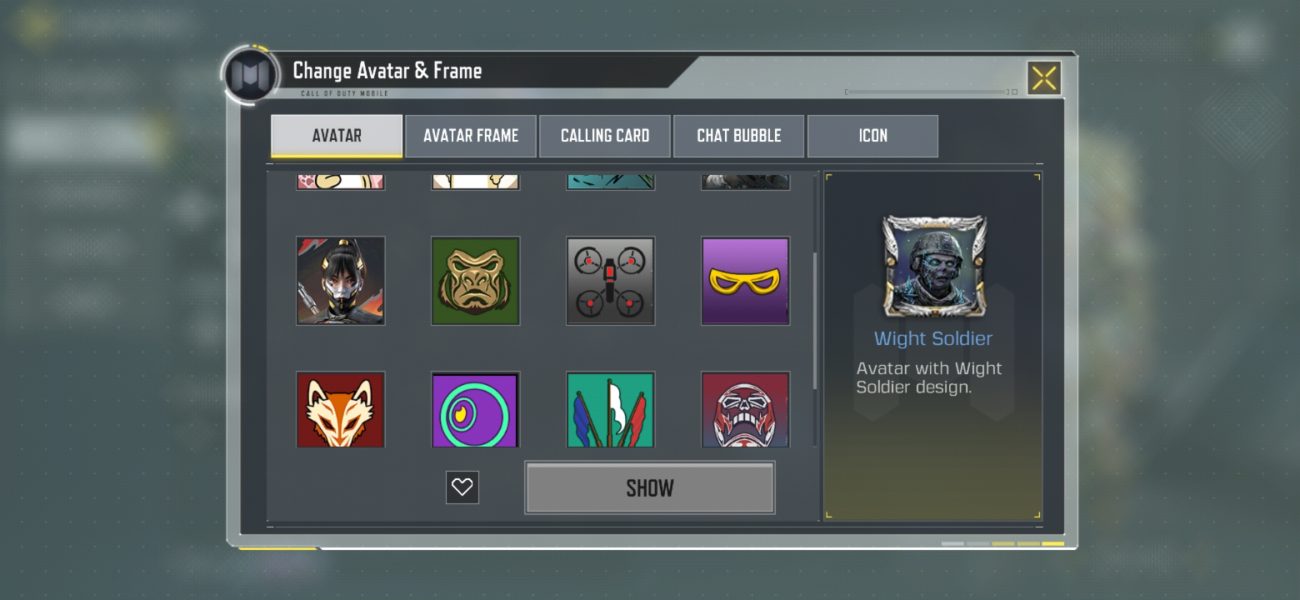Select the Calling Card tab
Viewport: 1300px width, 600px height.
(x=605, y=136)
